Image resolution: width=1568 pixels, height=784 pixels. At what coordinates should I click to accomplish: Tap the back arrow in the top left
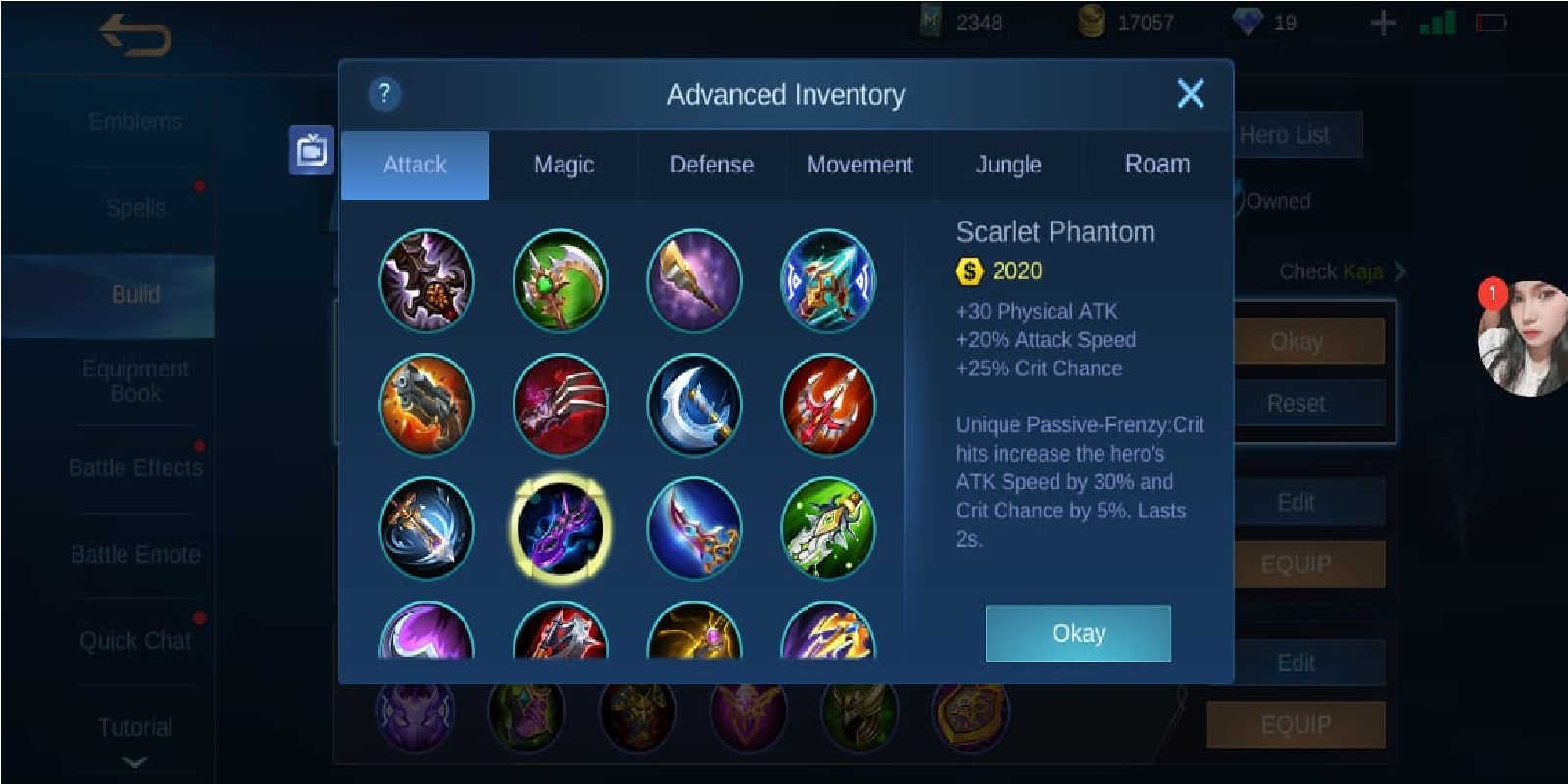(x=132, y=29)
